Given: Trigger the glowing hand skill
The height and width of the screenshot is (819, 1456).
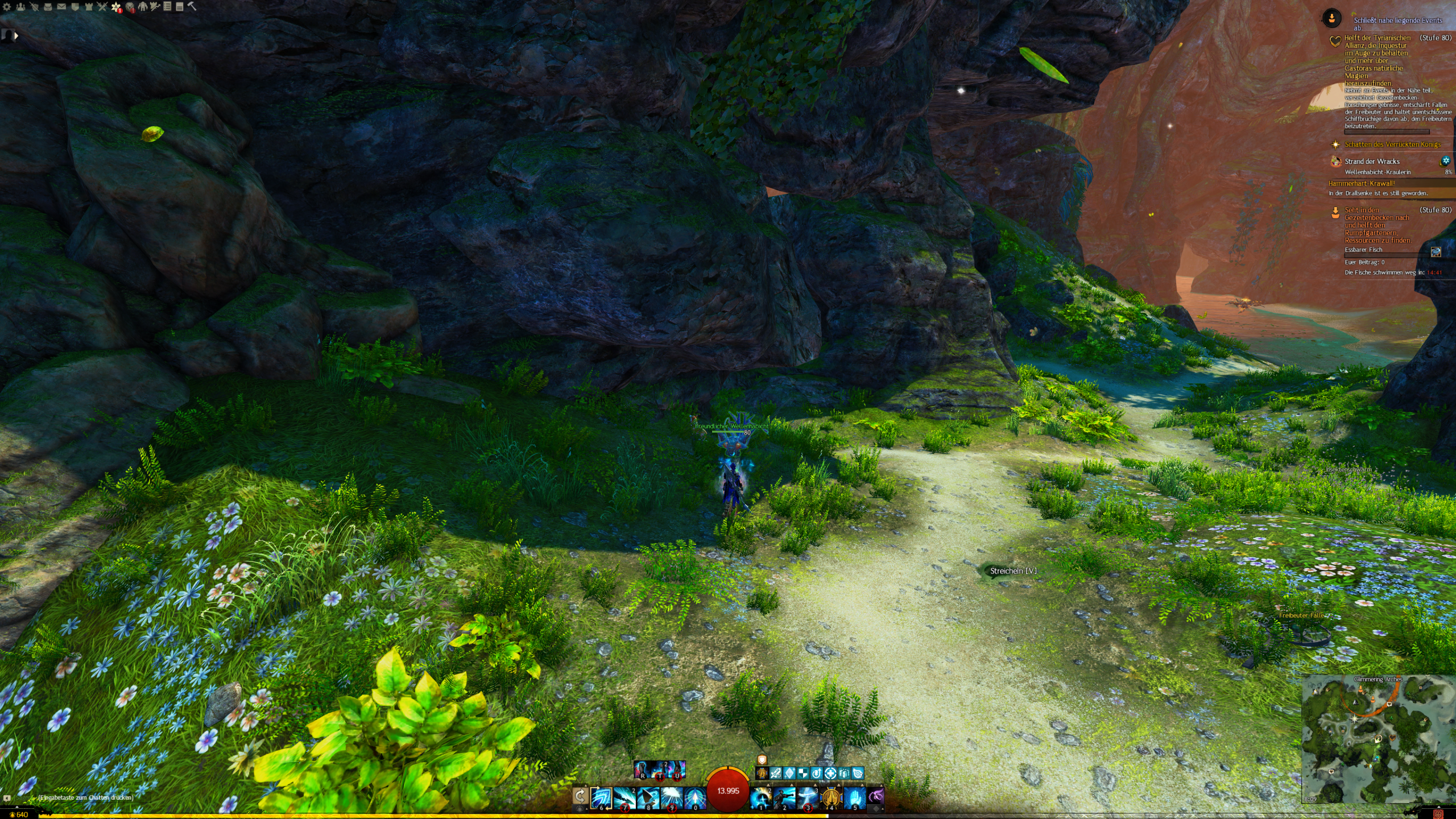Looking at the screenshot, I should coord(854,797).
